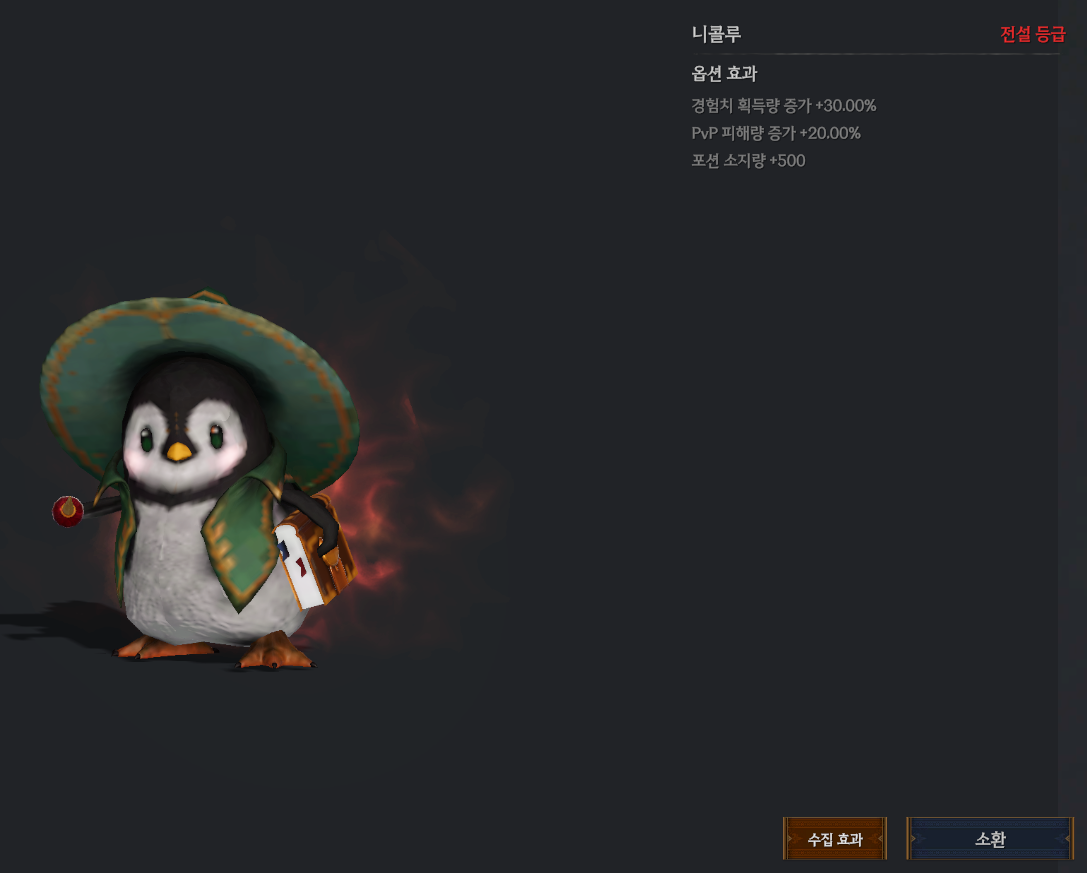Open the 수집 효과 collection effects
The width and height of the screenshot is (1087, 873).
coord(835,839)
